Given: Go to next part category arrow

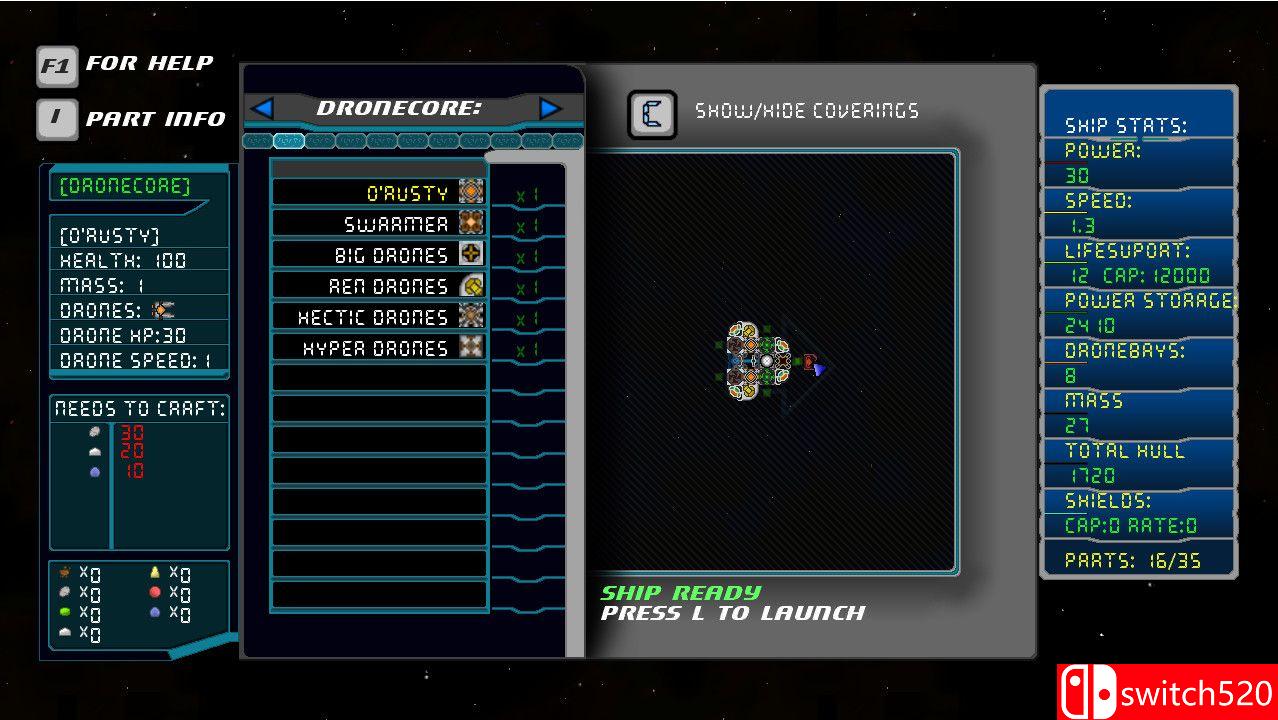Looking at the screenshot, I should (549, 108).
